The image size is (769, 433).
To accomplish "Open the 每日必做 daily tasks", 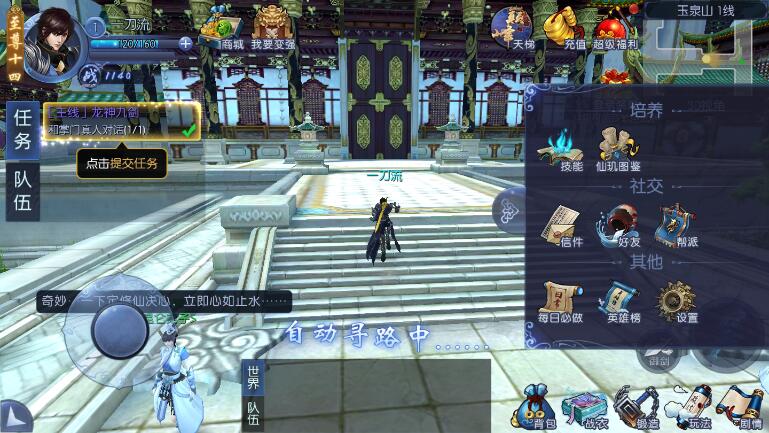I will pos(560,298).
